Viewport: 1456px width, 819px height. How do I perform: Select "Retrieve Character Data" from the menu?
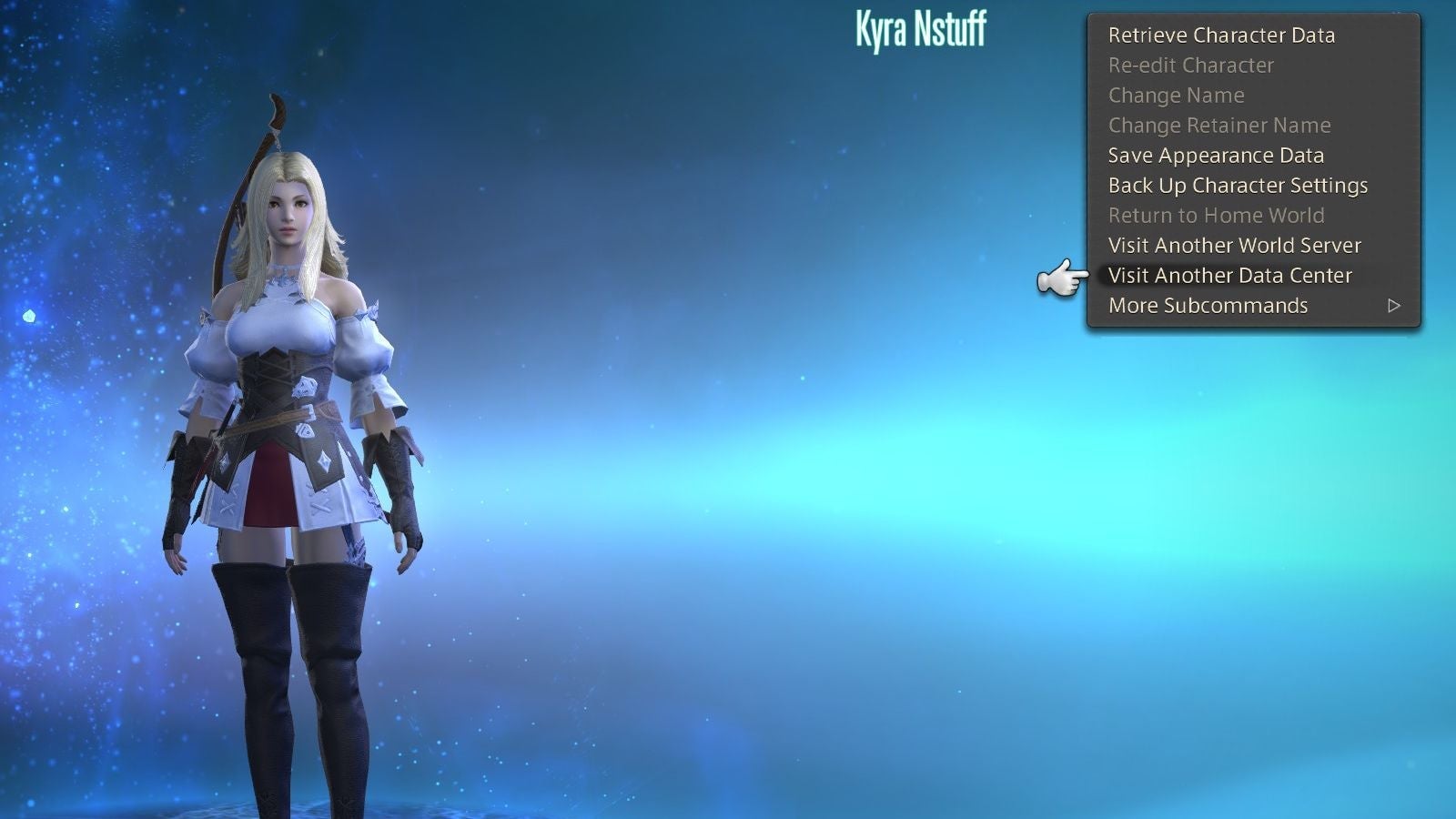[1220, 35]
